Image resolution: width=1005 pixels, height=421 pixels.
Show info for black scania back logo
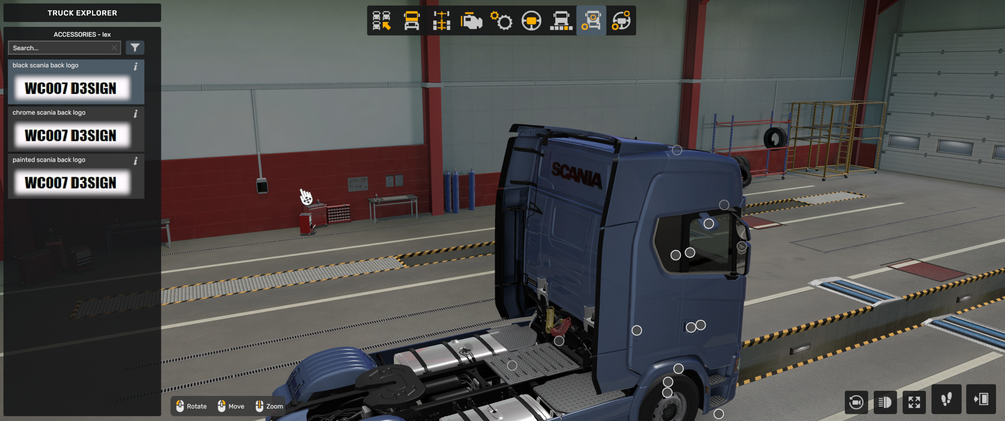(x=136, y=66)
